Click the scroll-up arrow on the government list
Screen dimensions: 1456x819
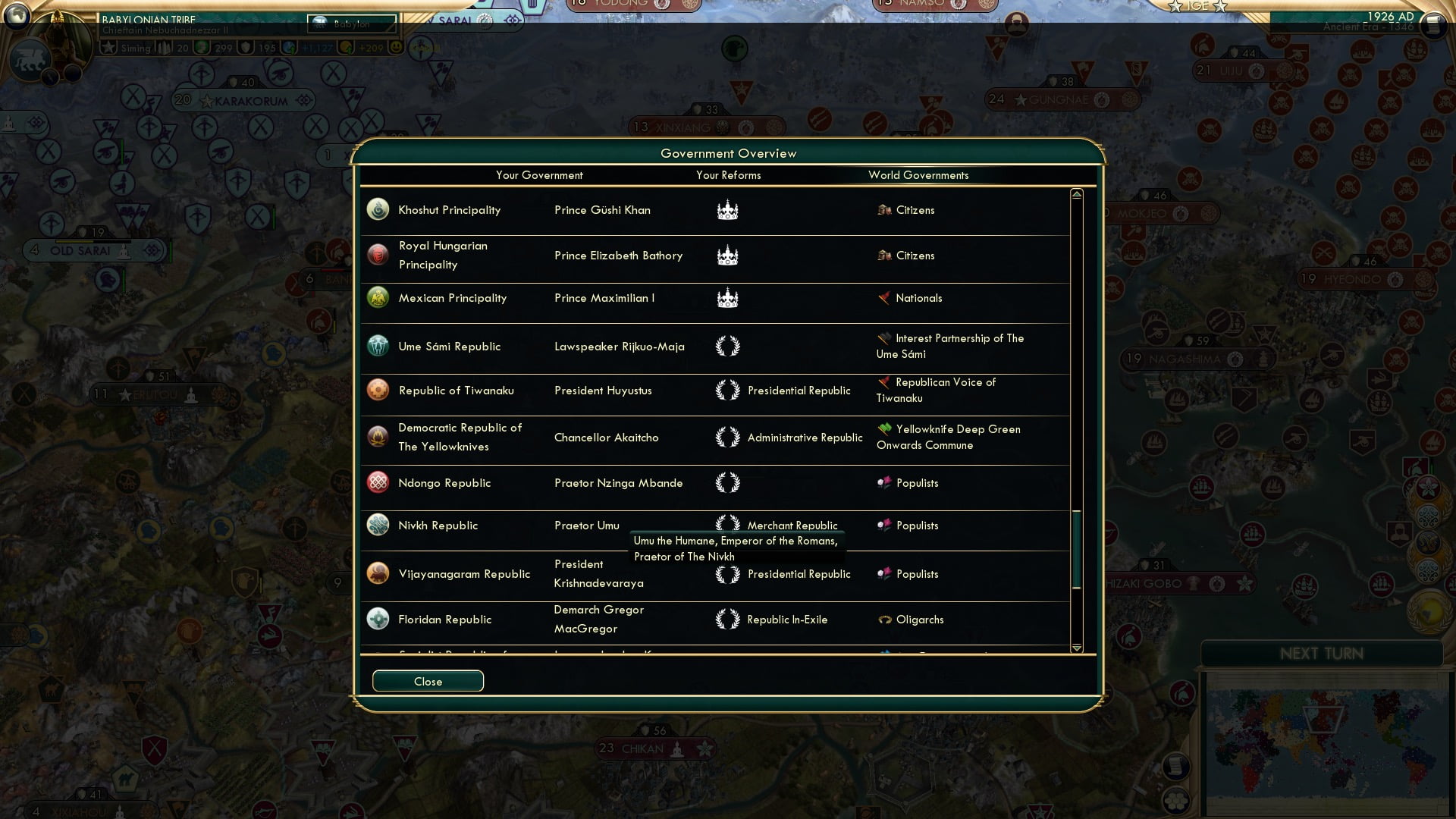tap(1076, 194)
